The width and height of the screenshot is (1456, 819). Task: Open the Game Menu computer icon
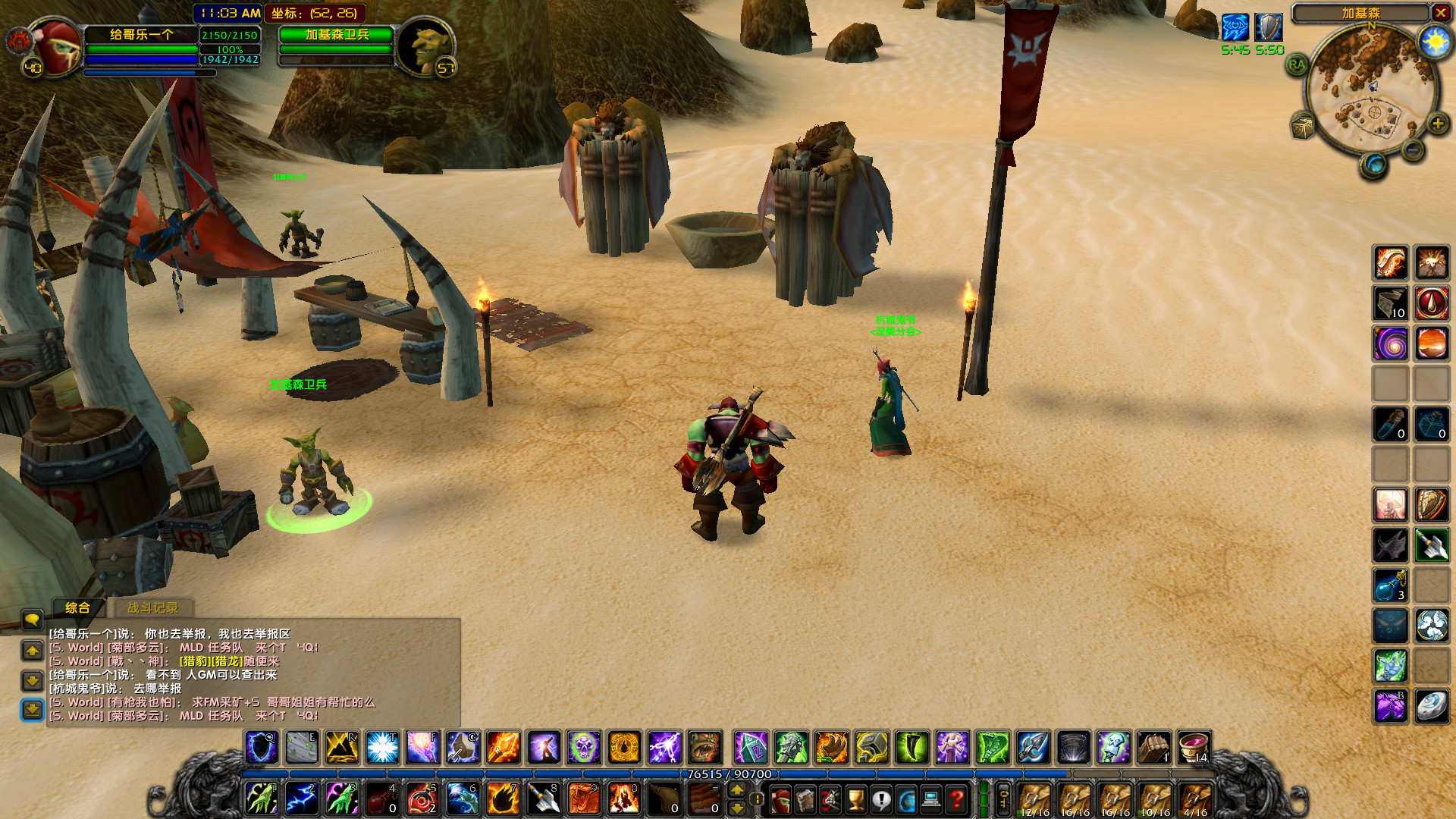pyautogui.click(x=930, y=800)
